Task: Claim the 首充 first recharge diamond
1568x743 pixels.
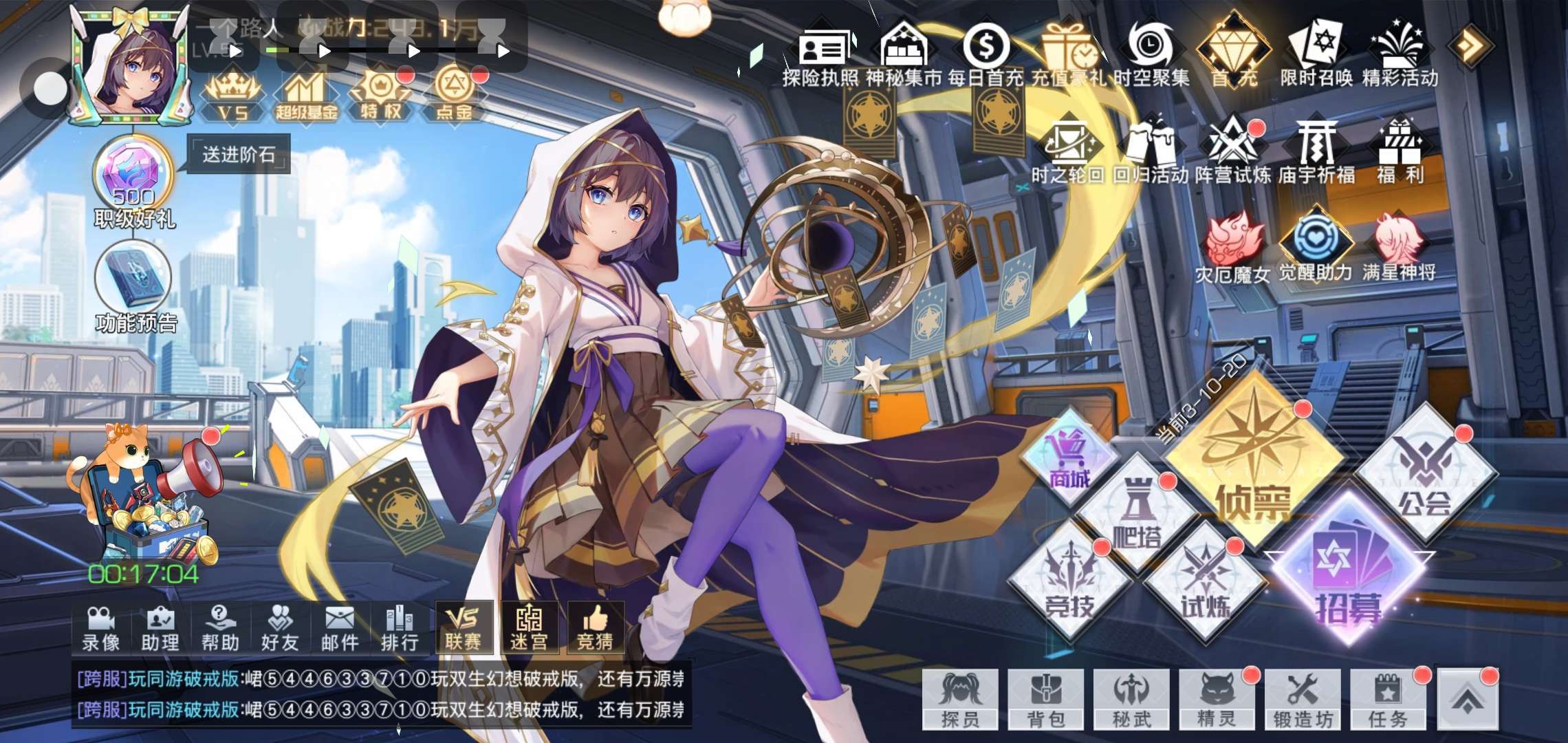Action: click(x=1234, y=55)
